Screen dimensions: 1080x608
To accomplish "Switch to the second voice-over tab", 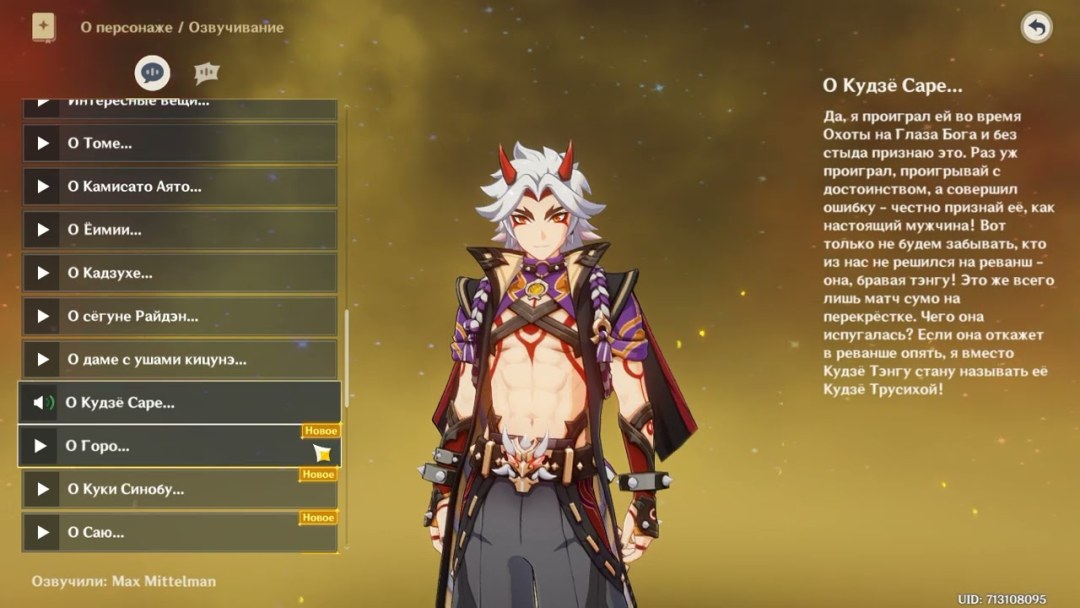I will click(x=207, y=72).
